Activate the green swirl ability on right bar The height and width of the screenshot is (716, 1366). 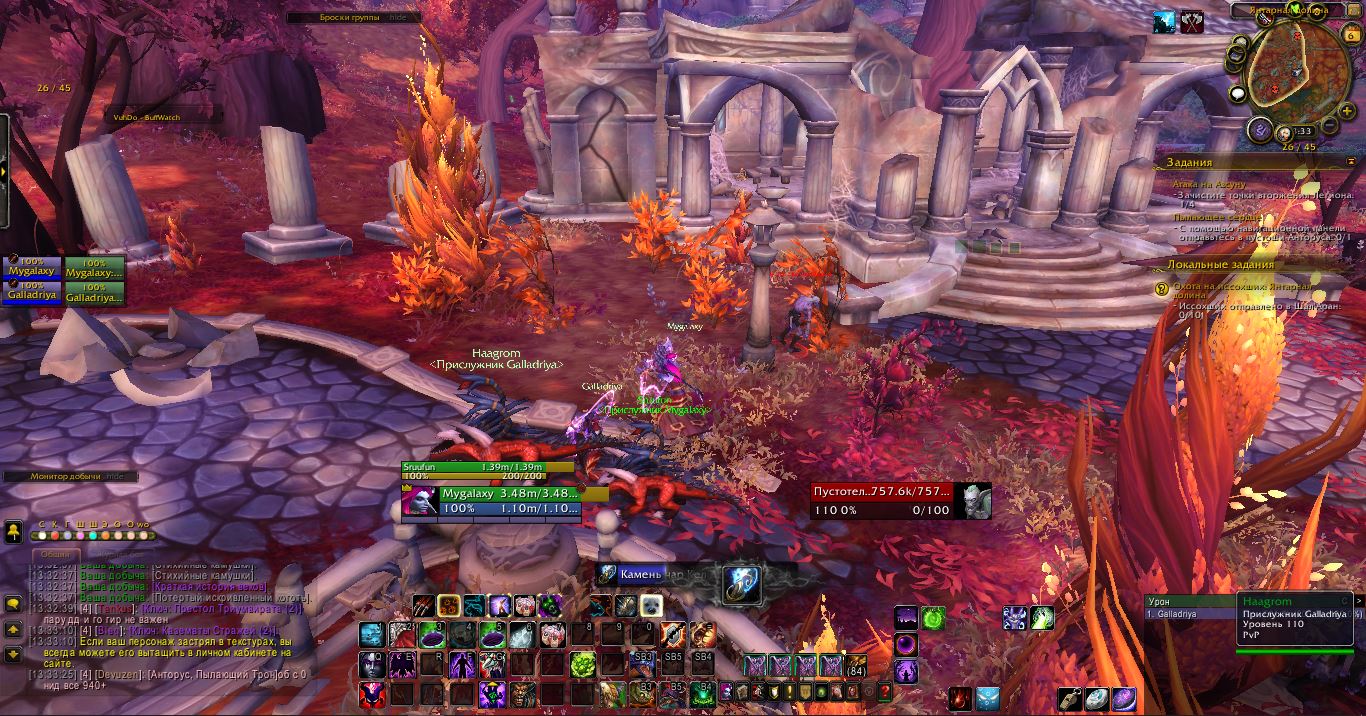pos(933,618)
